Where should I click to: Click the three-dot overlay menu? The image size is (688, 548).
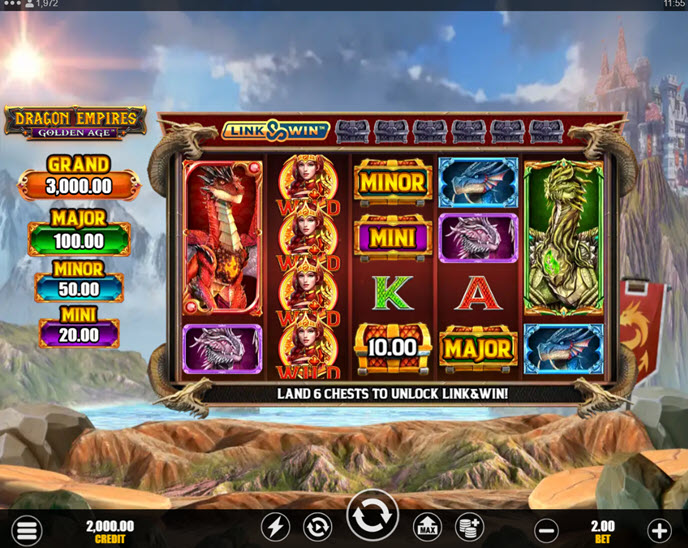[13, 4]
